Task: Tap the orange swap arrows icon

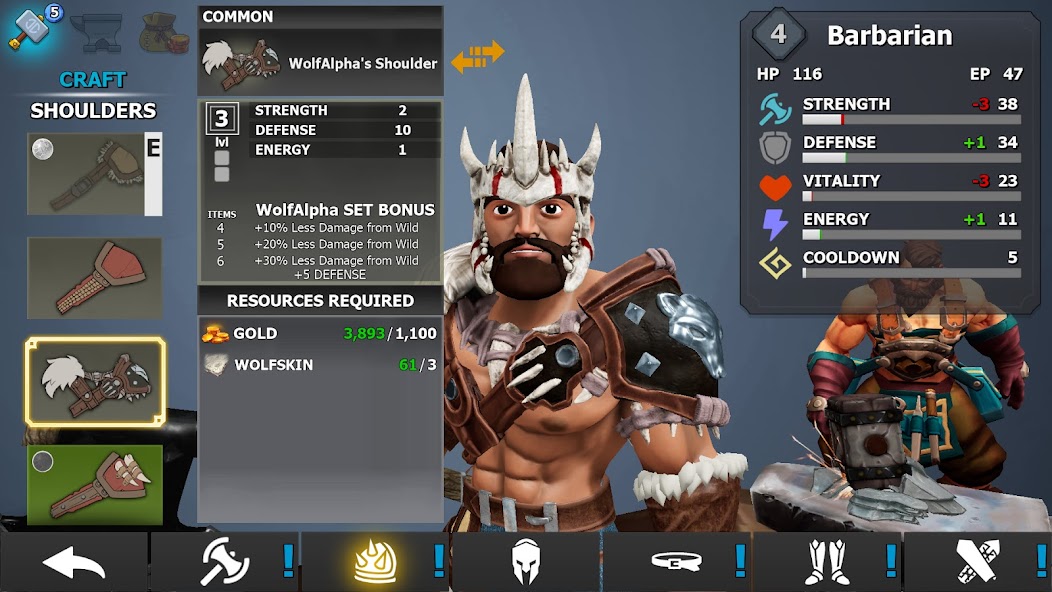Action: click(477, 56)
